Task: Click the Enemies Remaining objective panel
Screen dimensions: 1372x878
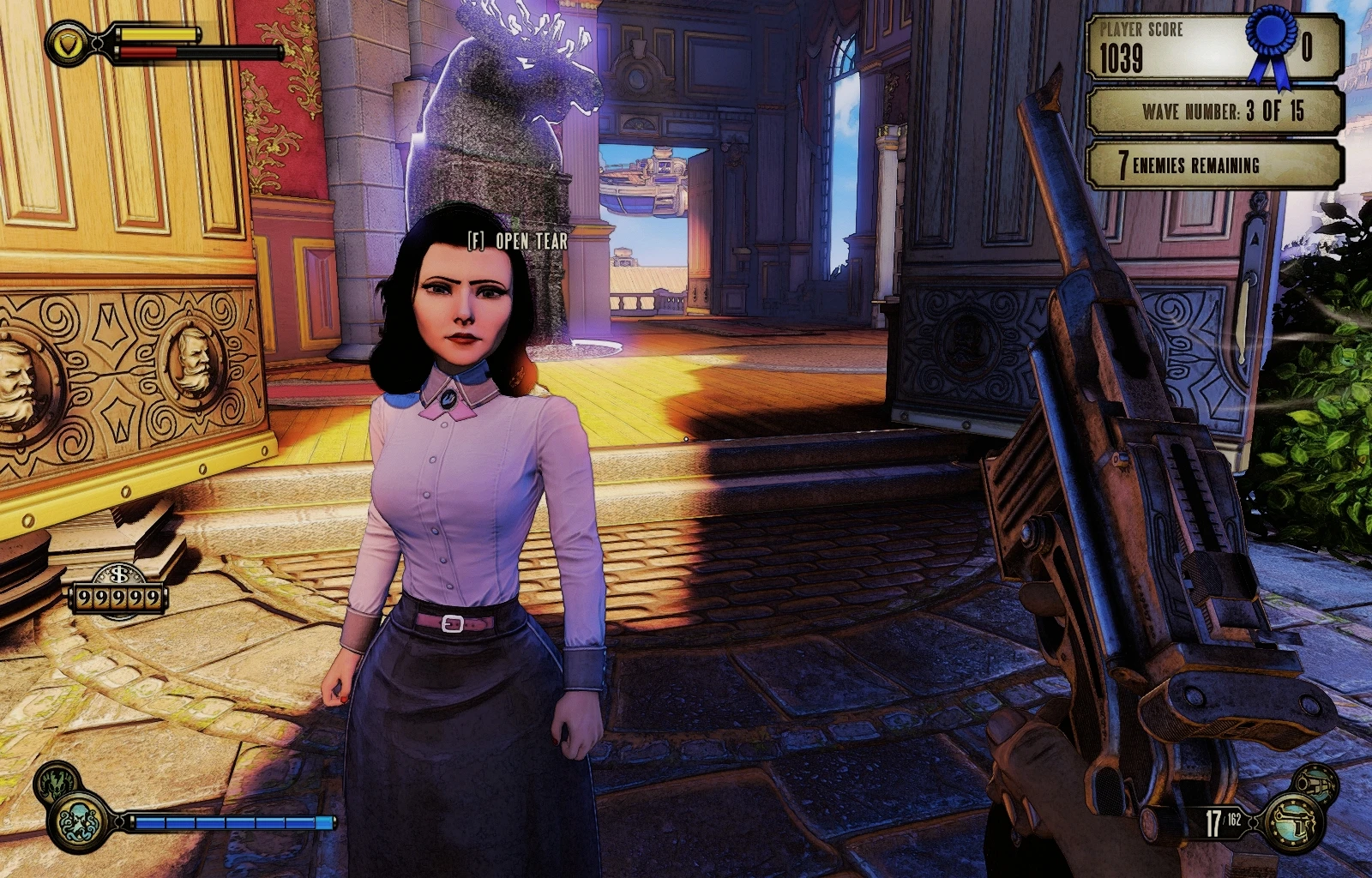Action: coord(1214,165)
